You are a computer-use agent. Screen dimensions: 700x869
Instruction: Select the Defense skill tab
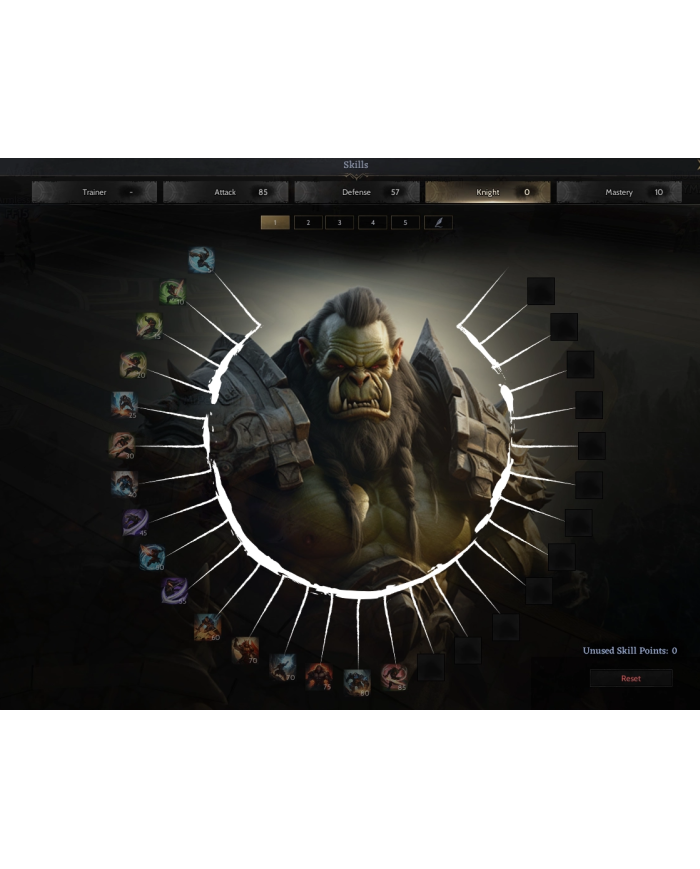[357, 192]
